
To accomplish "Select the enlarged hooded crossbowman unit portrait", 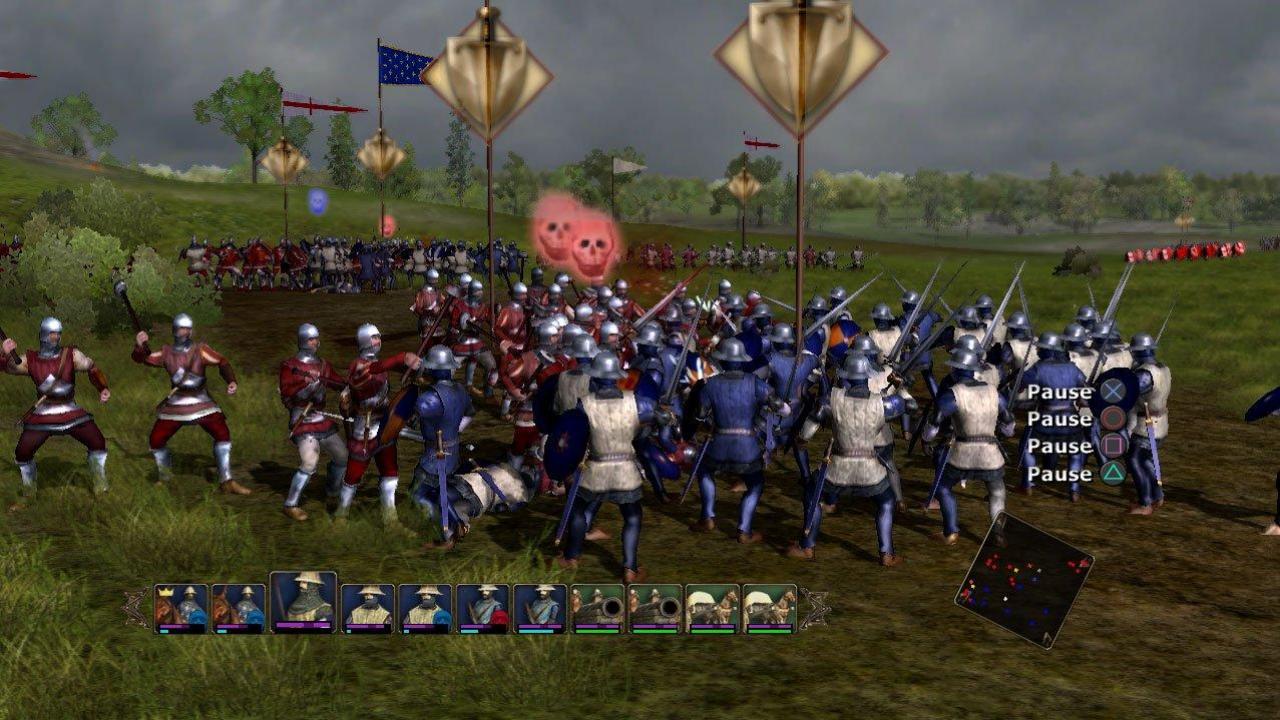I will click(303, 598).
